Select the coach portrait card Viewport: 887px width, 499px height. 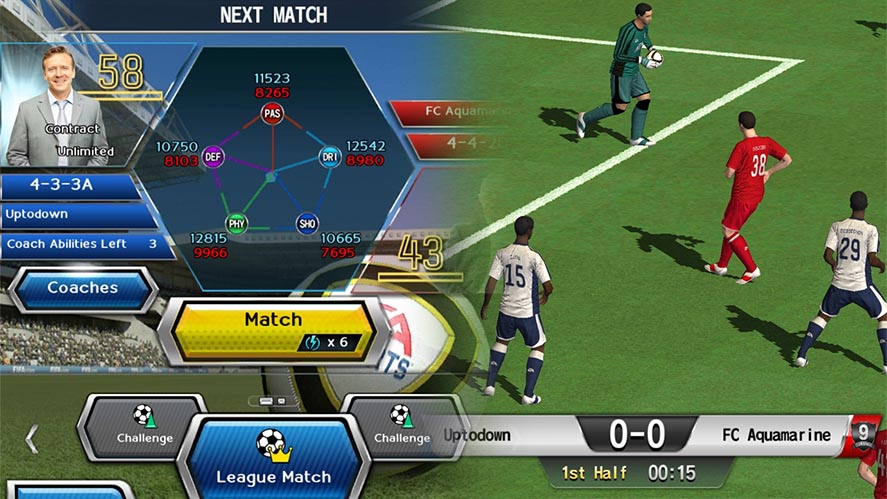[59, 105]
